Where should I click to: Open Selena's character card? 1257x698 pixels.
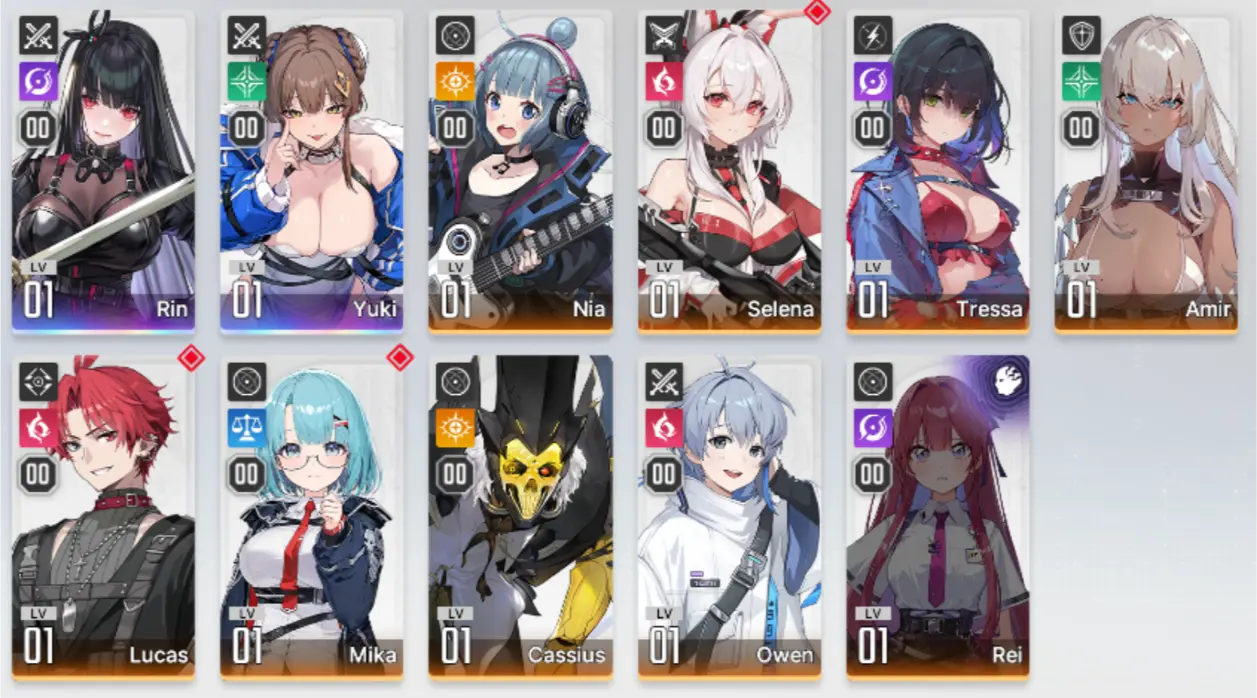click(729, 170)
